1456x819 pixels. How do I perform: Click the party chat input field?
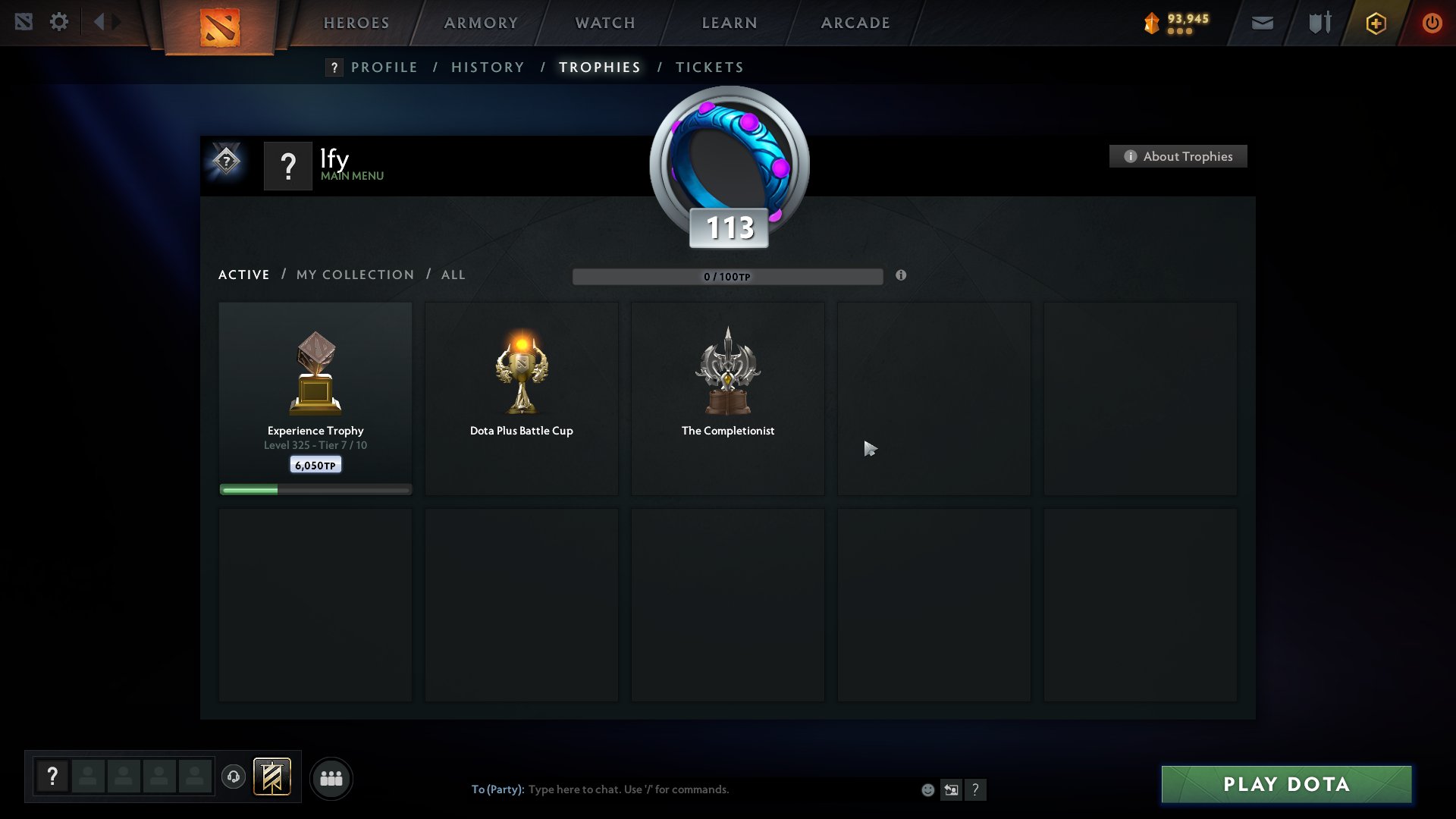click(x=682, y=789)
